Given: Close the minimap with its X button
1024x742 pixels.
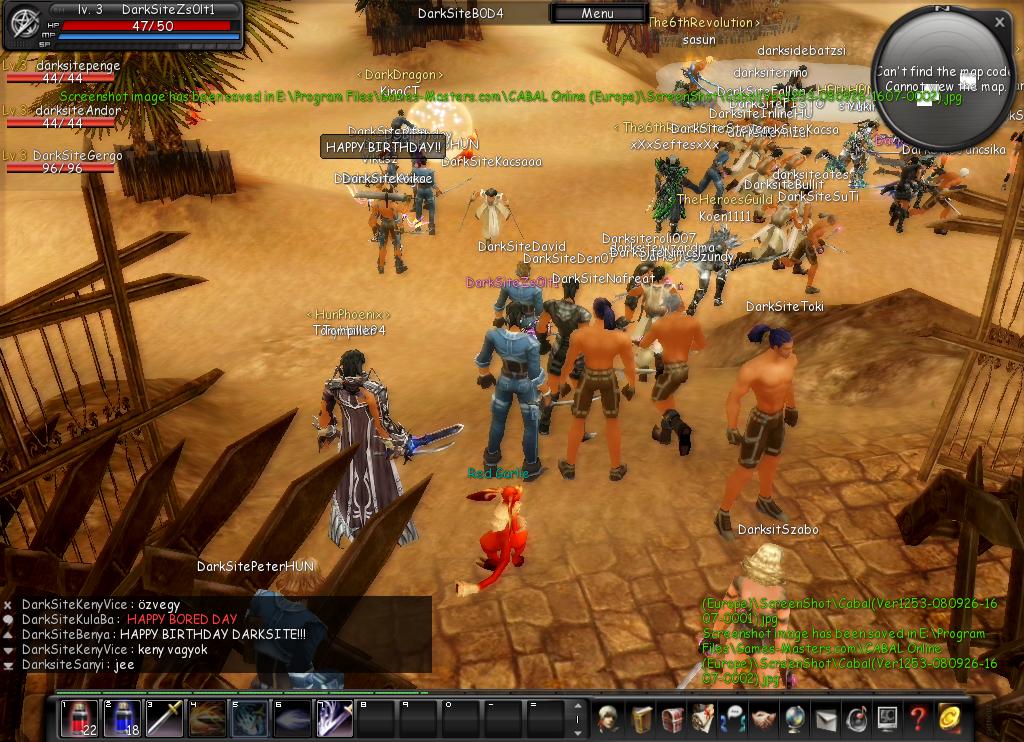Looking at the screenshot, I should pos(999,21).
